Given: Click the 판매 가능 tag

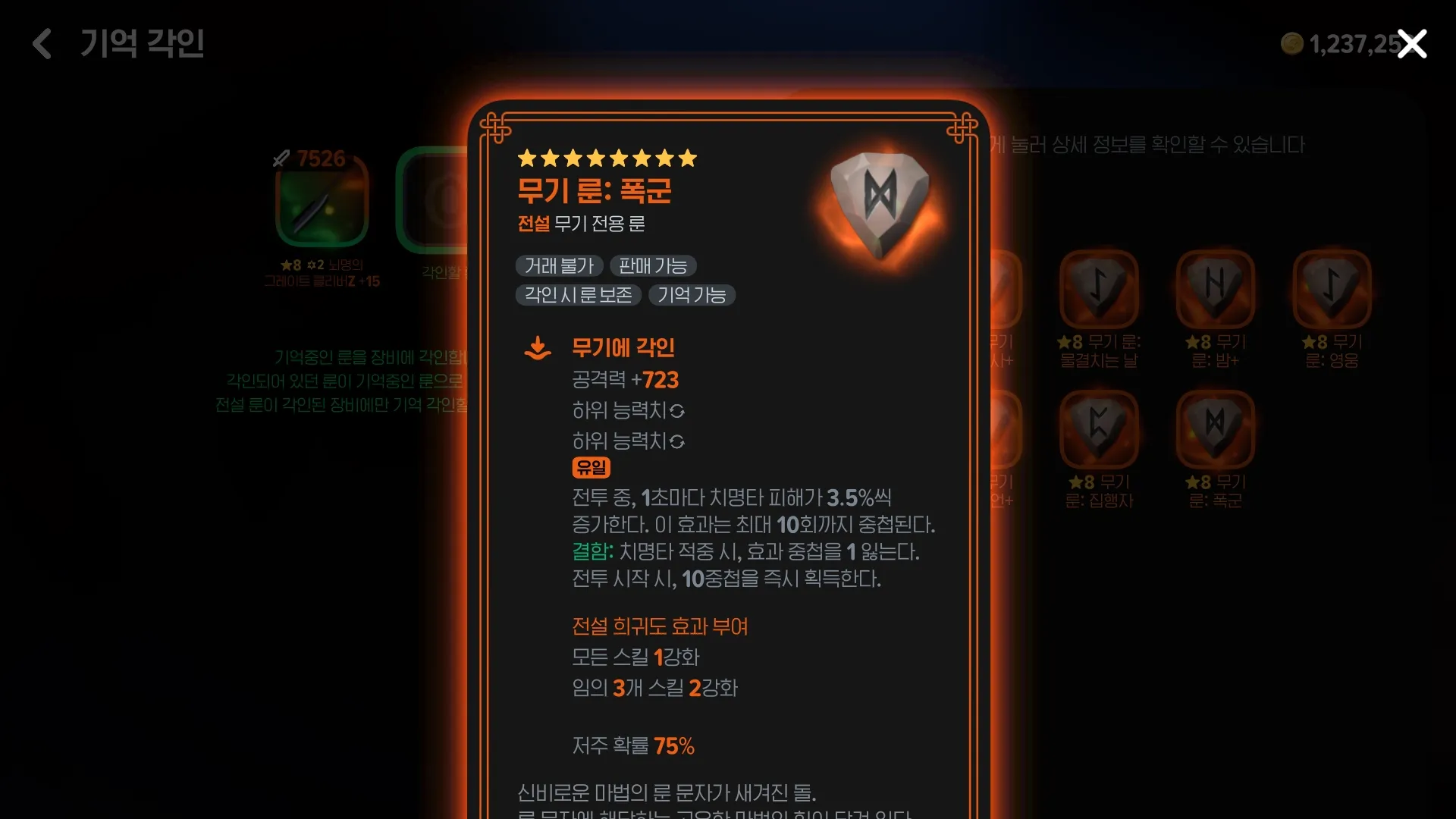Looking at the screenshot, I should 653,265.
